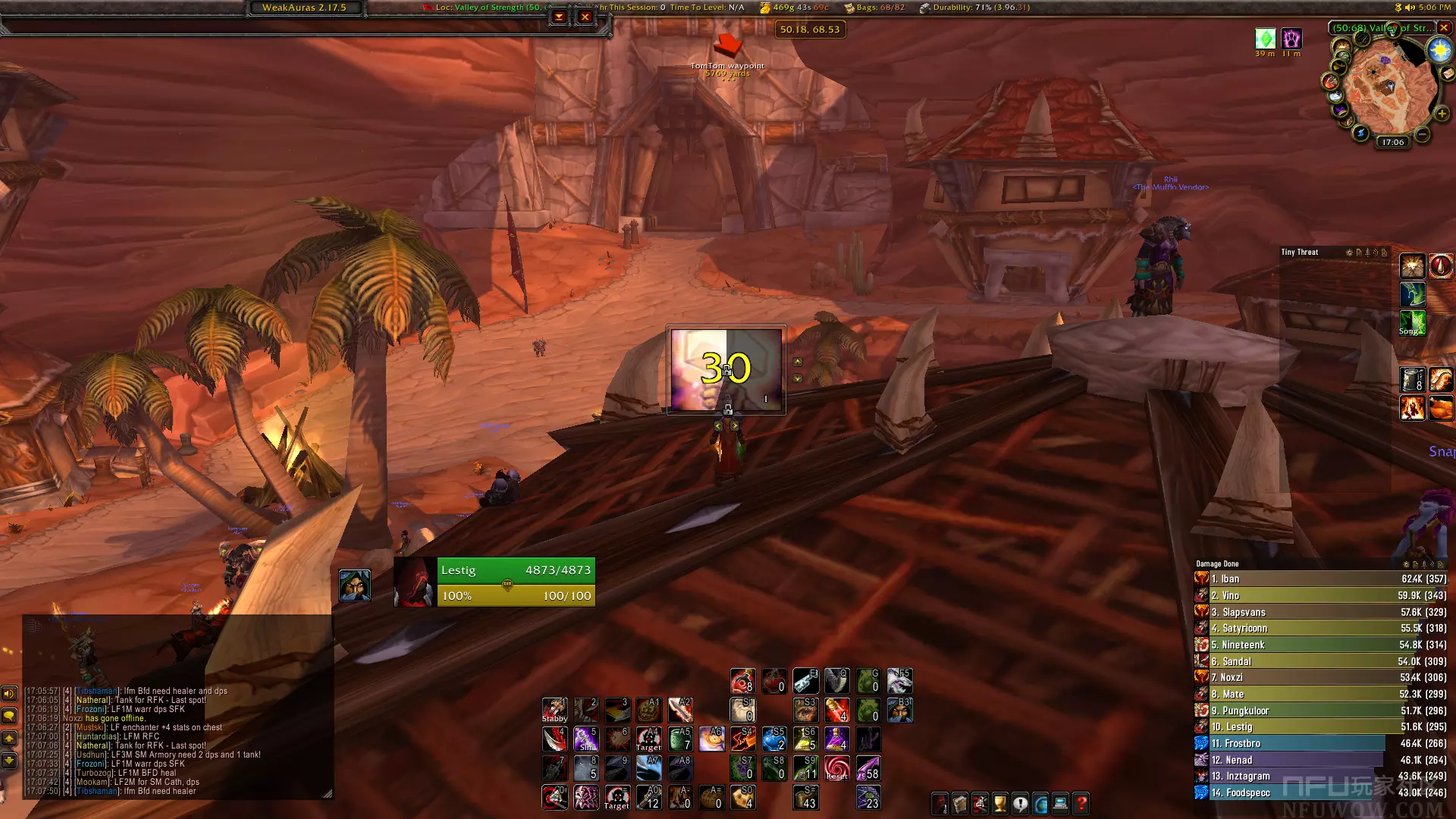Click the purple paw buff icon
This screenshot has height=819, width=1456.
[1291, 39]
